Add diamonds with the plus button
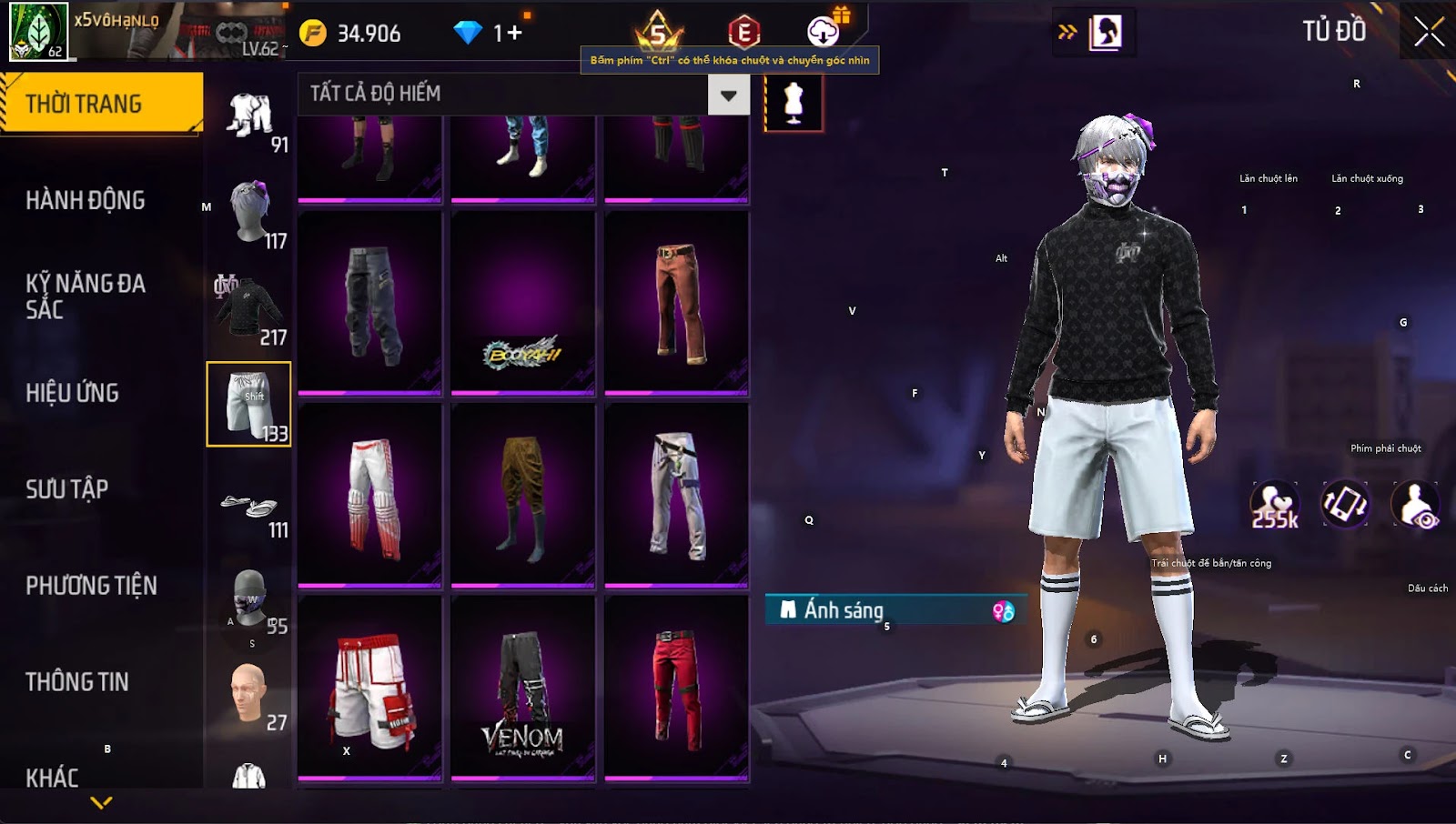This screenshot has height=824, width=1456. [514, 34]
